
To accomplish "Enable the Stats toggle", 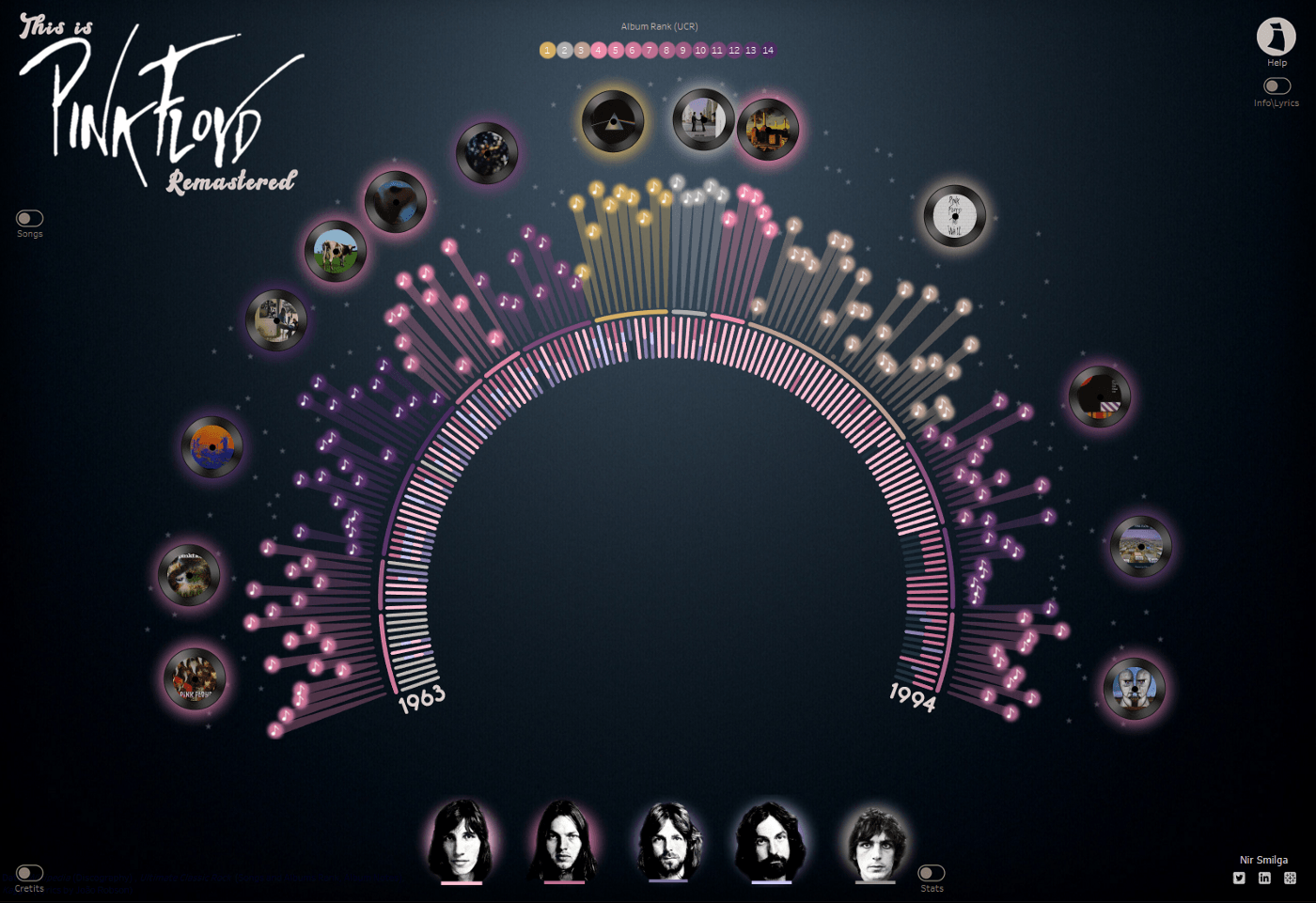I will [x=931, y=873].
